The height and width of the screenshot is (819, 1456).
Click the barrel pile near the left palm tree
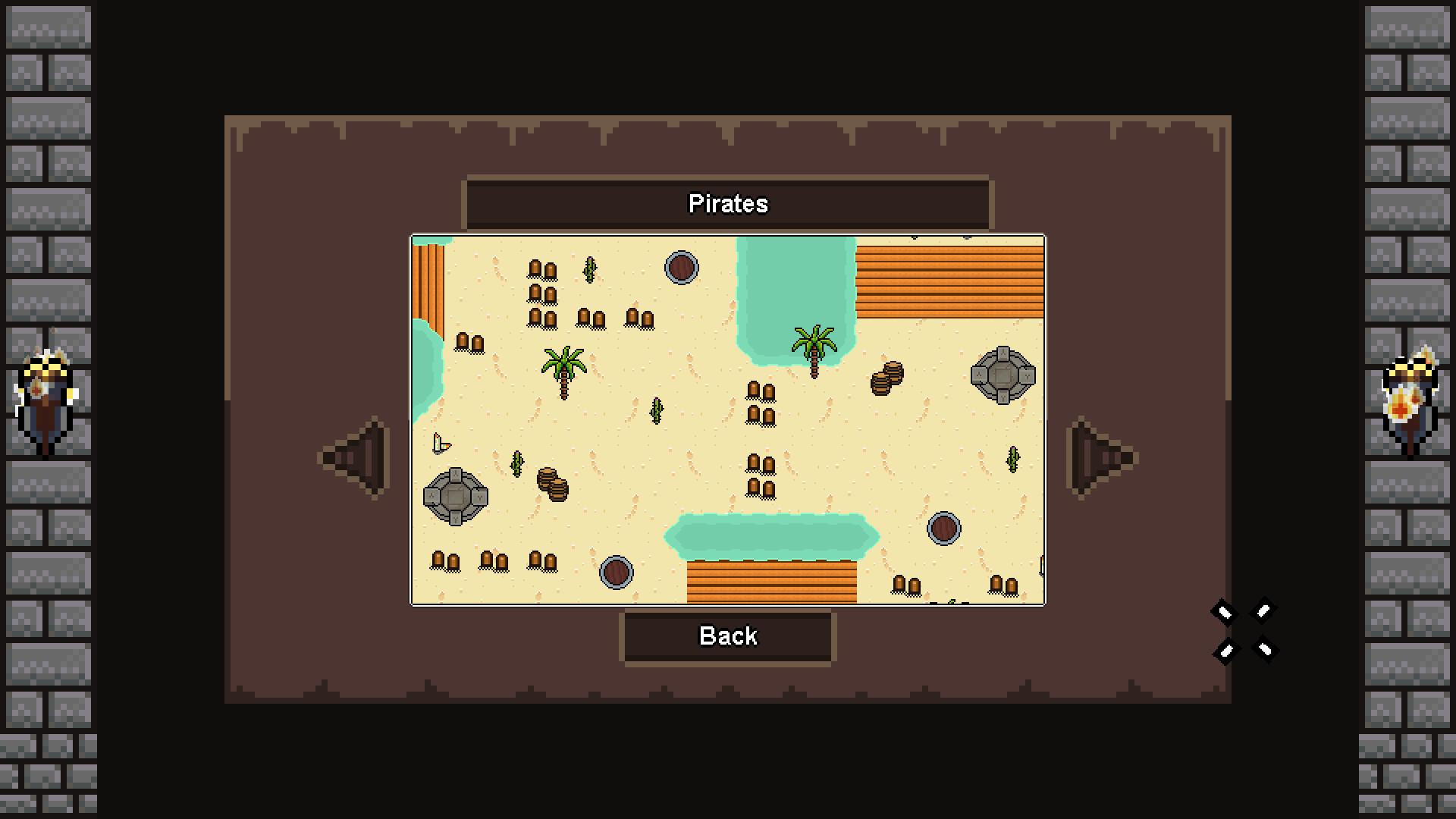tap(552, 485)
